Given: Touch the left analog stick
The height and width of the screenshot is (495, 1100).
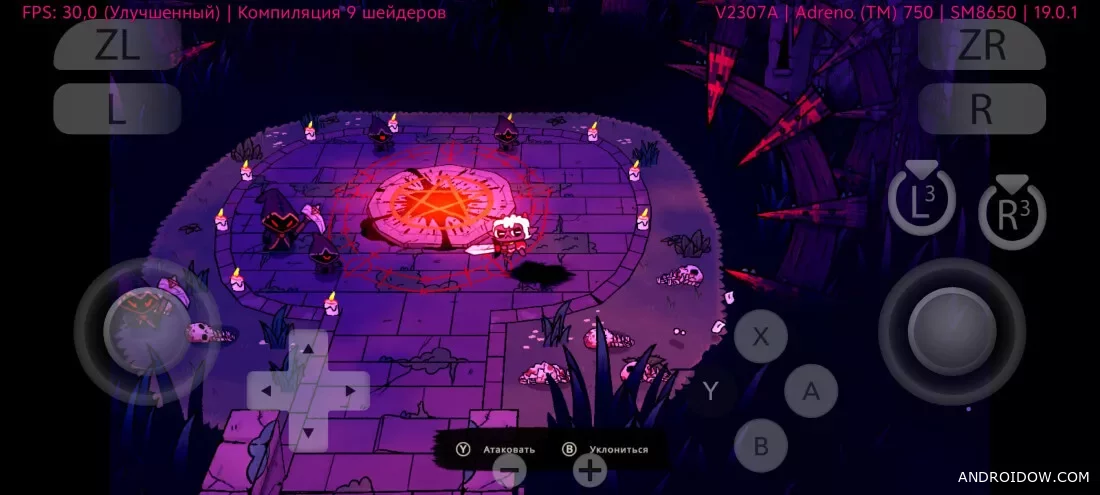Looking at the screenshot, I should 147,331.
